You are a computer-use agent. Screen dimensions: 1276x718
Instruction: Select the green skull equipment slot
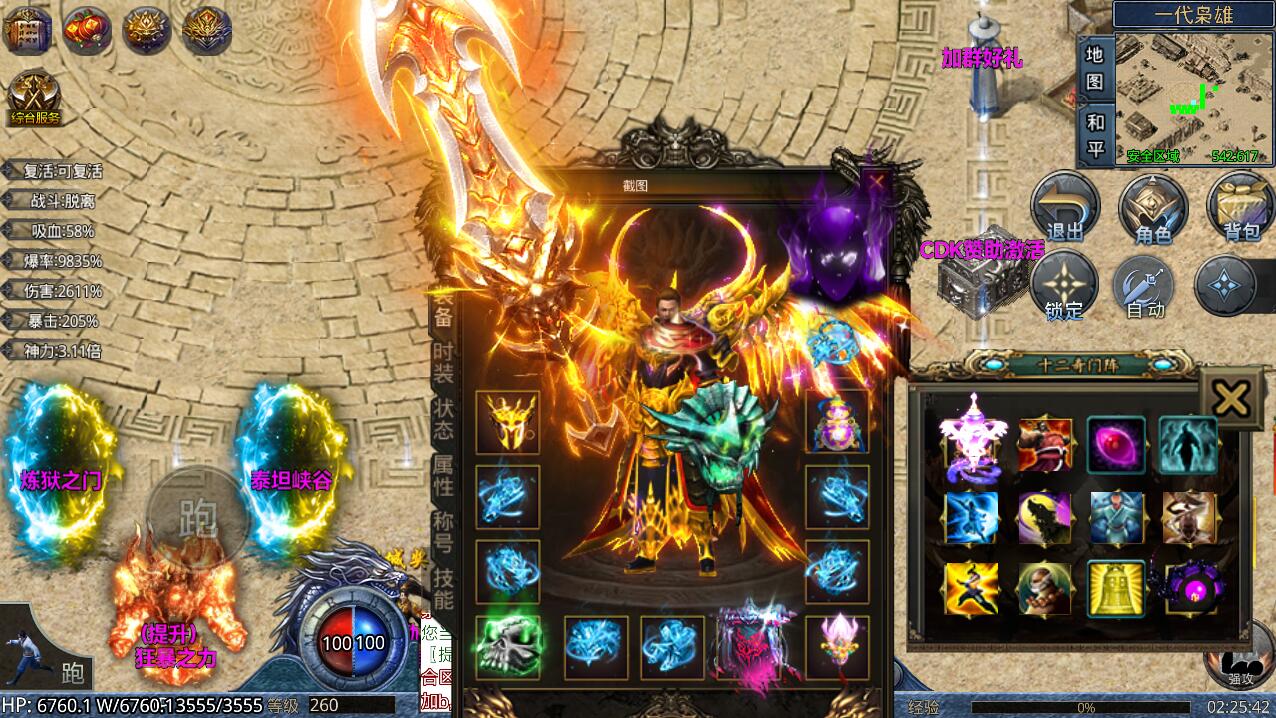click(507, 648)
